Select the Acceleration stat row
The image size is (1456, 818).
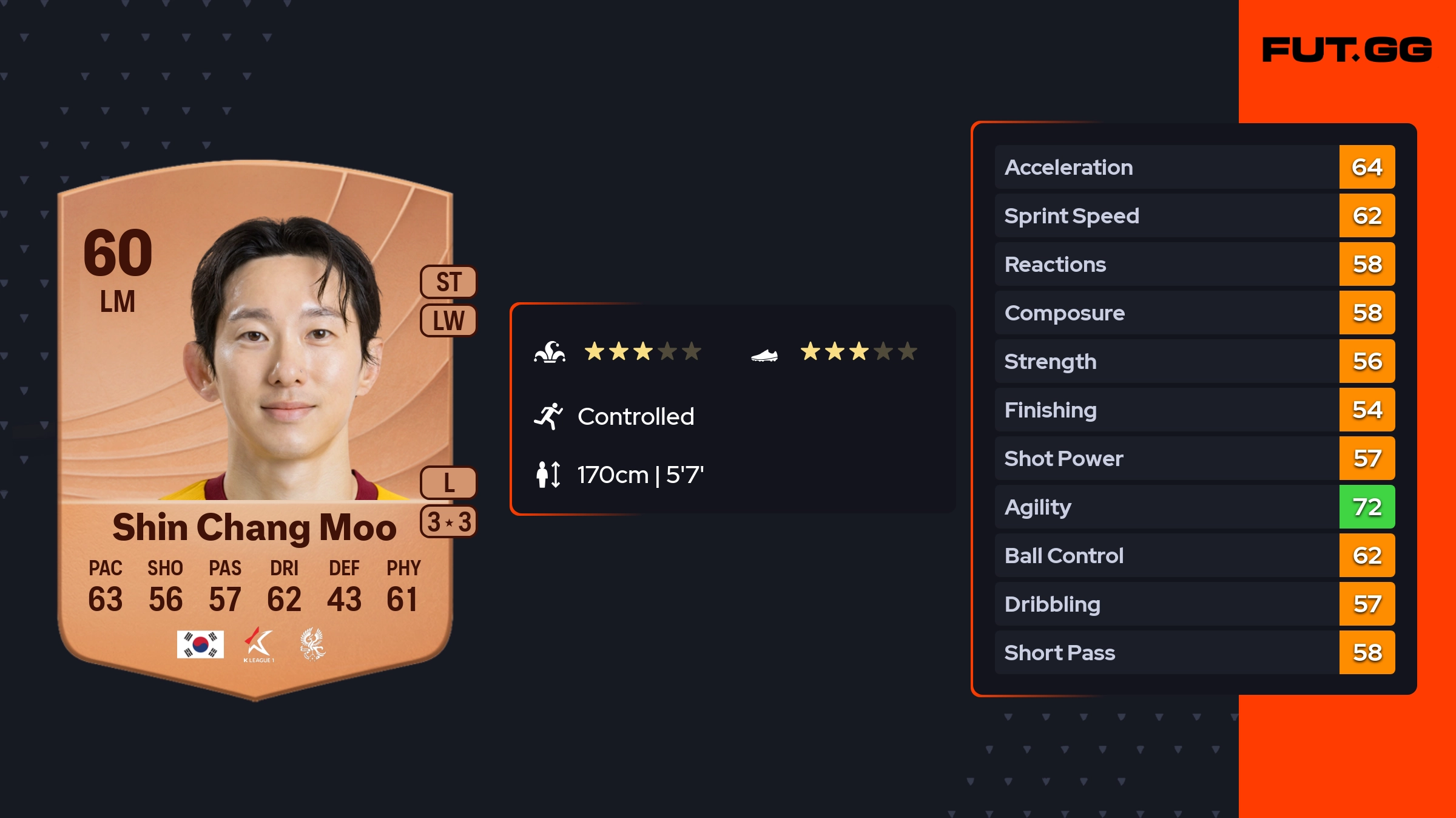(x=1194, y=167)
